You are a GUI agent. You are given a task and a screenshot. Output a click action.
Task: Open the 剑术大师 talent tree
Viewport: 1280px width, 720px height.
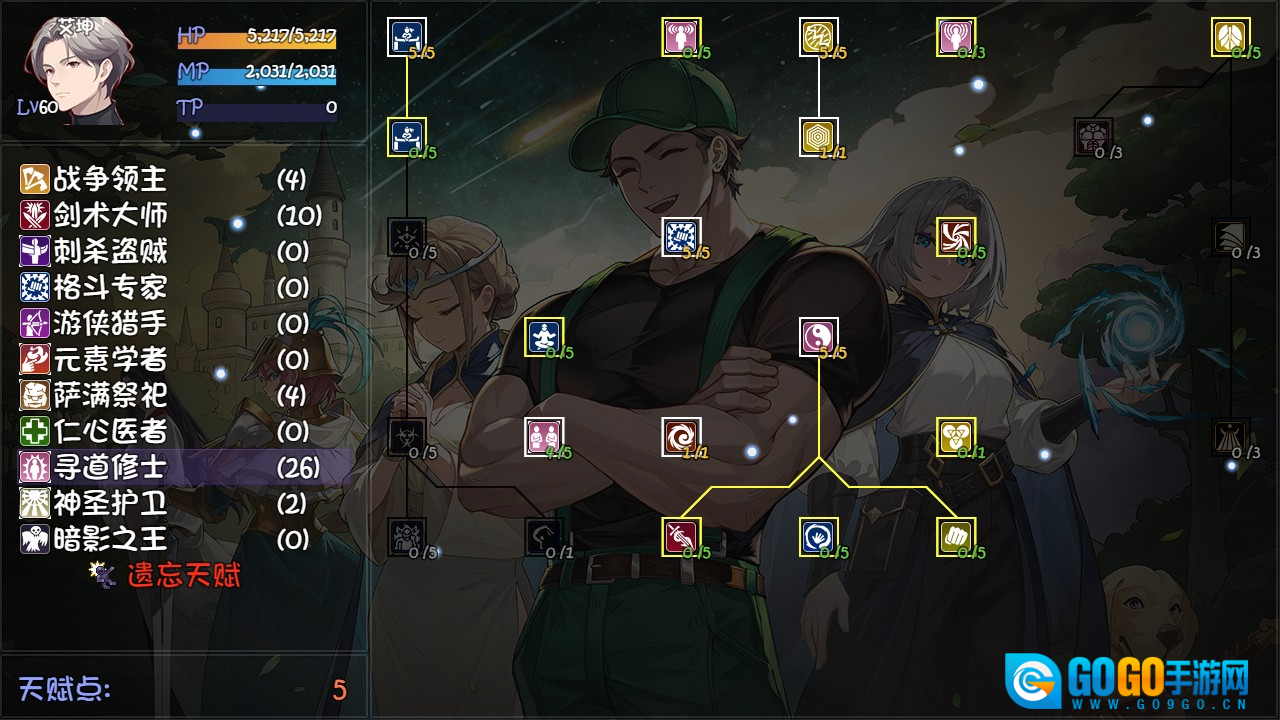click(110, 216)
